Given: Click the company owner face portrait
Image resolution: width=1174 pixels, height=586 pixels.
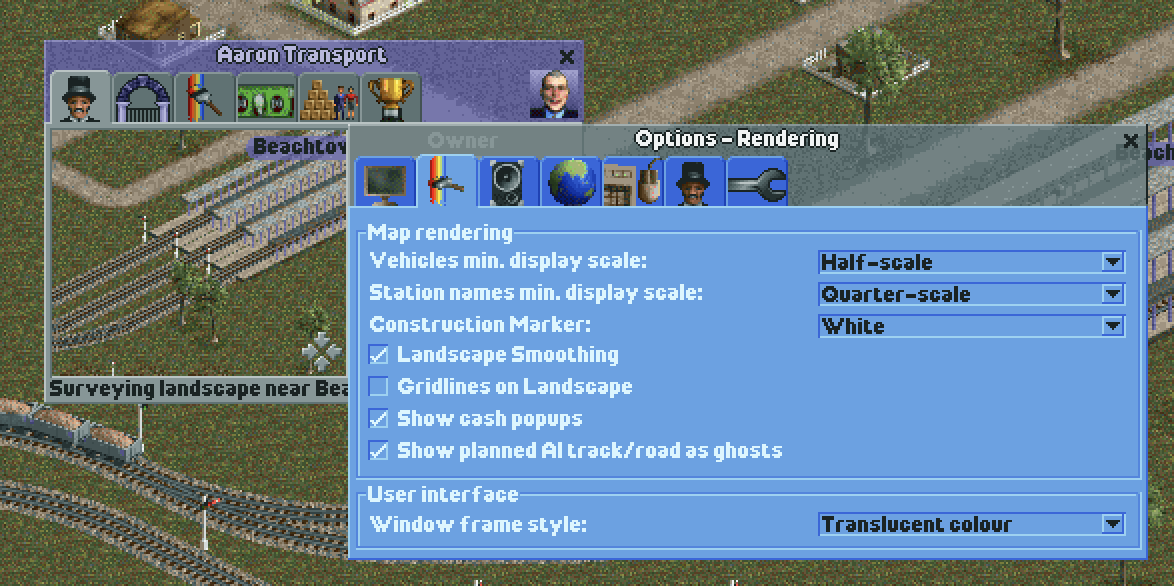Looking at the screenshot, I should click(553, 95).
